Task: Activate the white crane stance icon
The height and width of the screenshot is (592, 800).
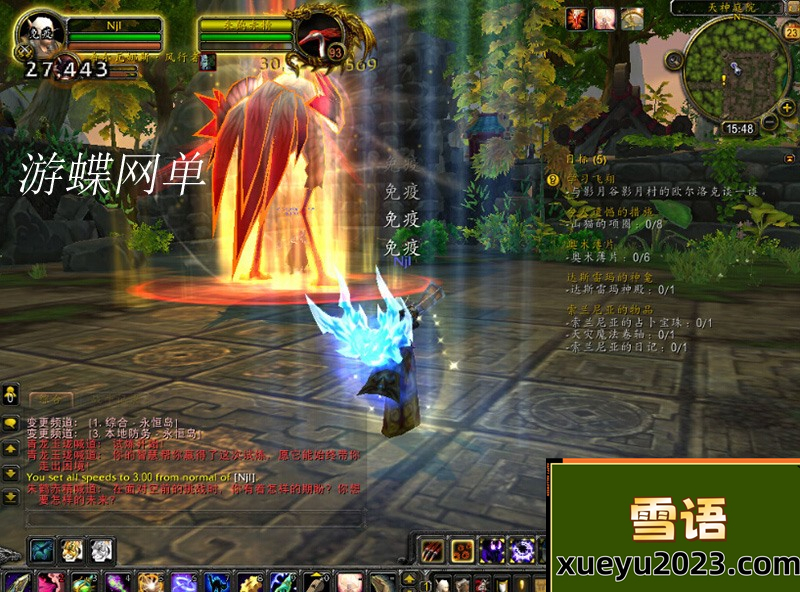Action: 102,550
